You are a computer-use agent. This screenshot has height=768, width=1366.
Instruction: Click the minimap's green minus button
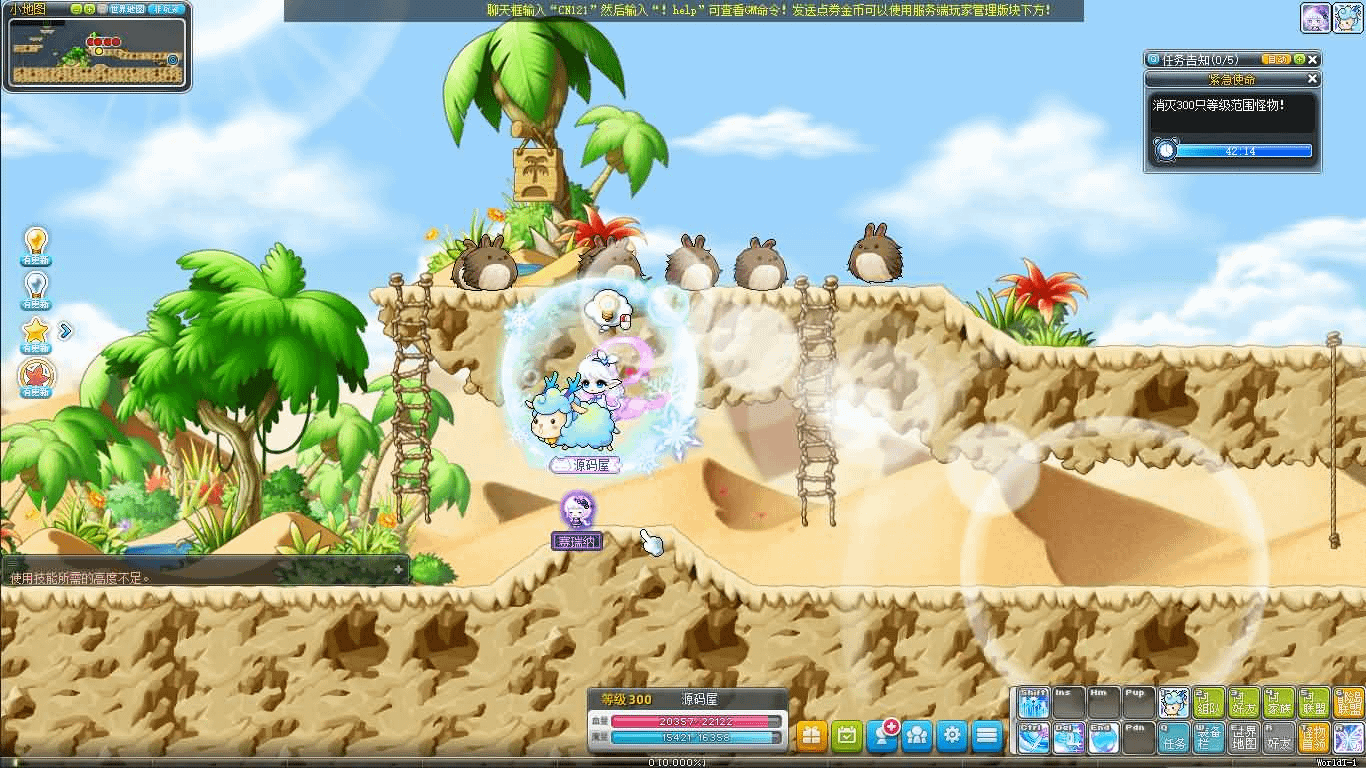[76, 9]
